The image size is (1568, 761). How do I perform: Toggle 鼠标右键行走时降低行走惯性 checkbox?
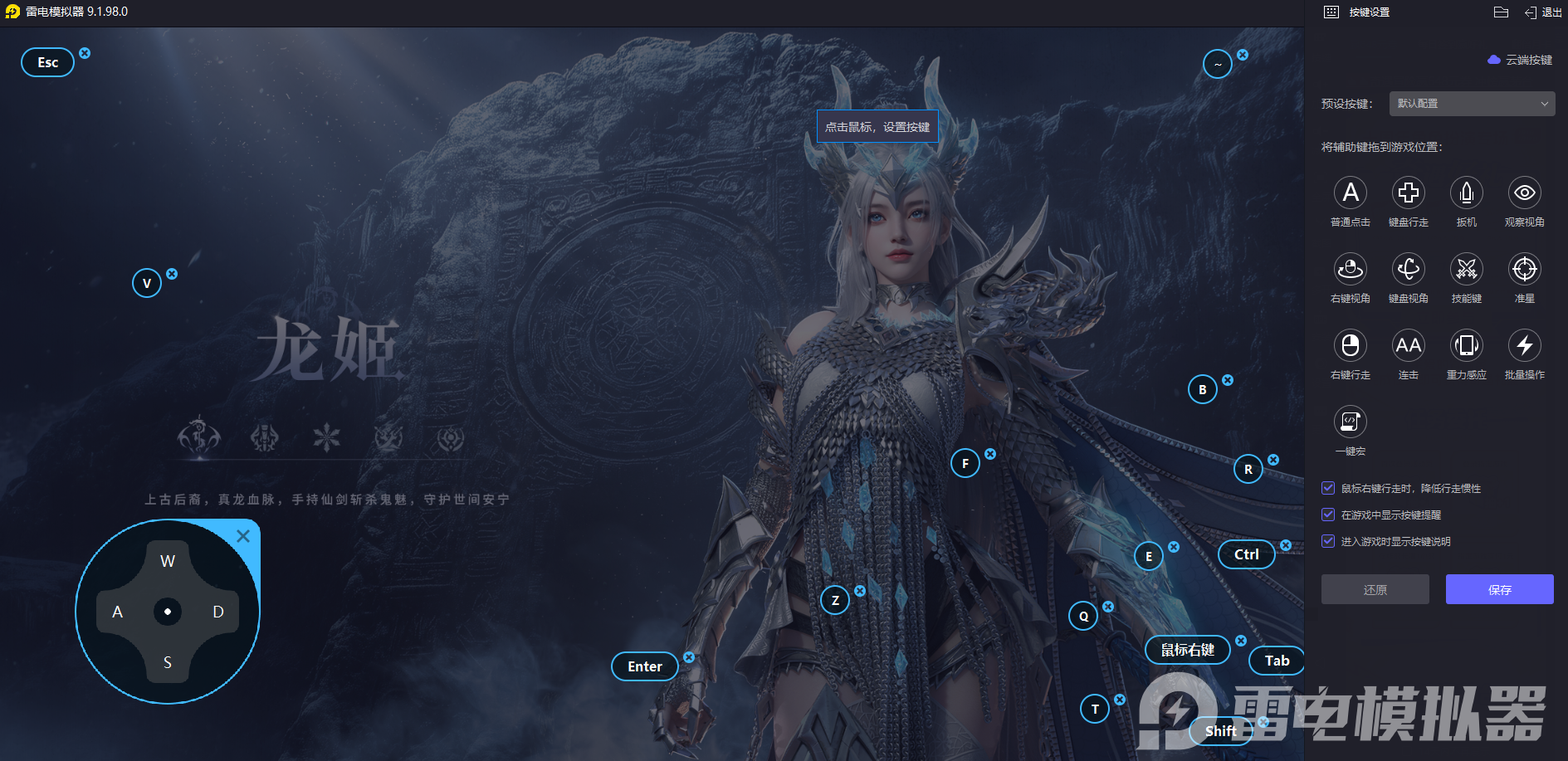click(1328, 488)
